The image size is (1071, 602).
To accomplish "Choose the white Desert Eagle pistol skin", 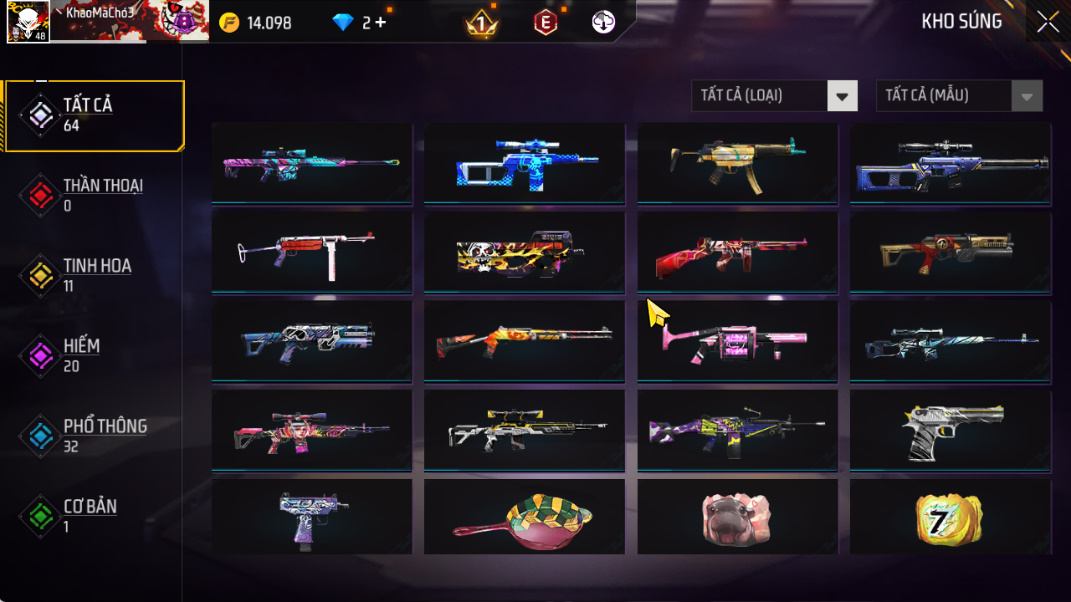I will pos(949,430).
